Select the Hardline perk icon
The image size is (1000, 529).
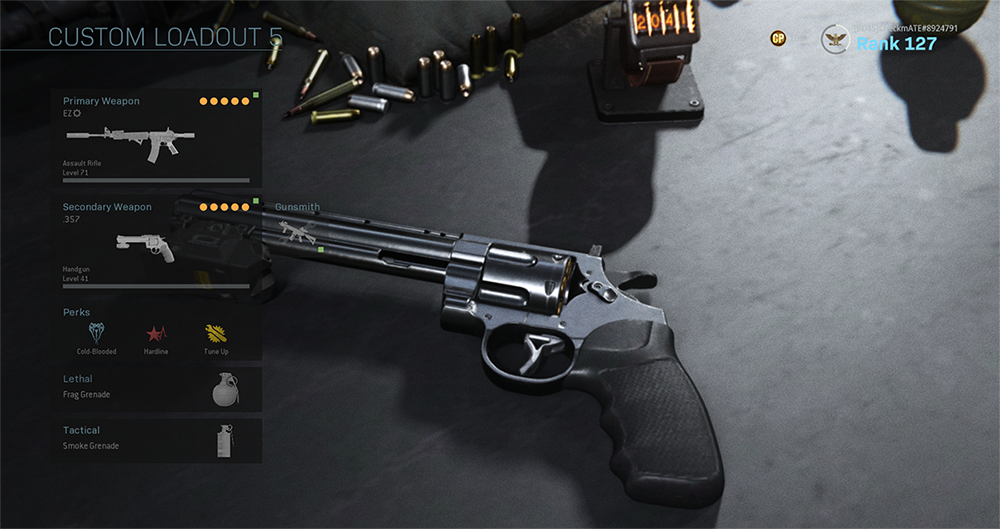pyautogui.click(x=155, y=334)
